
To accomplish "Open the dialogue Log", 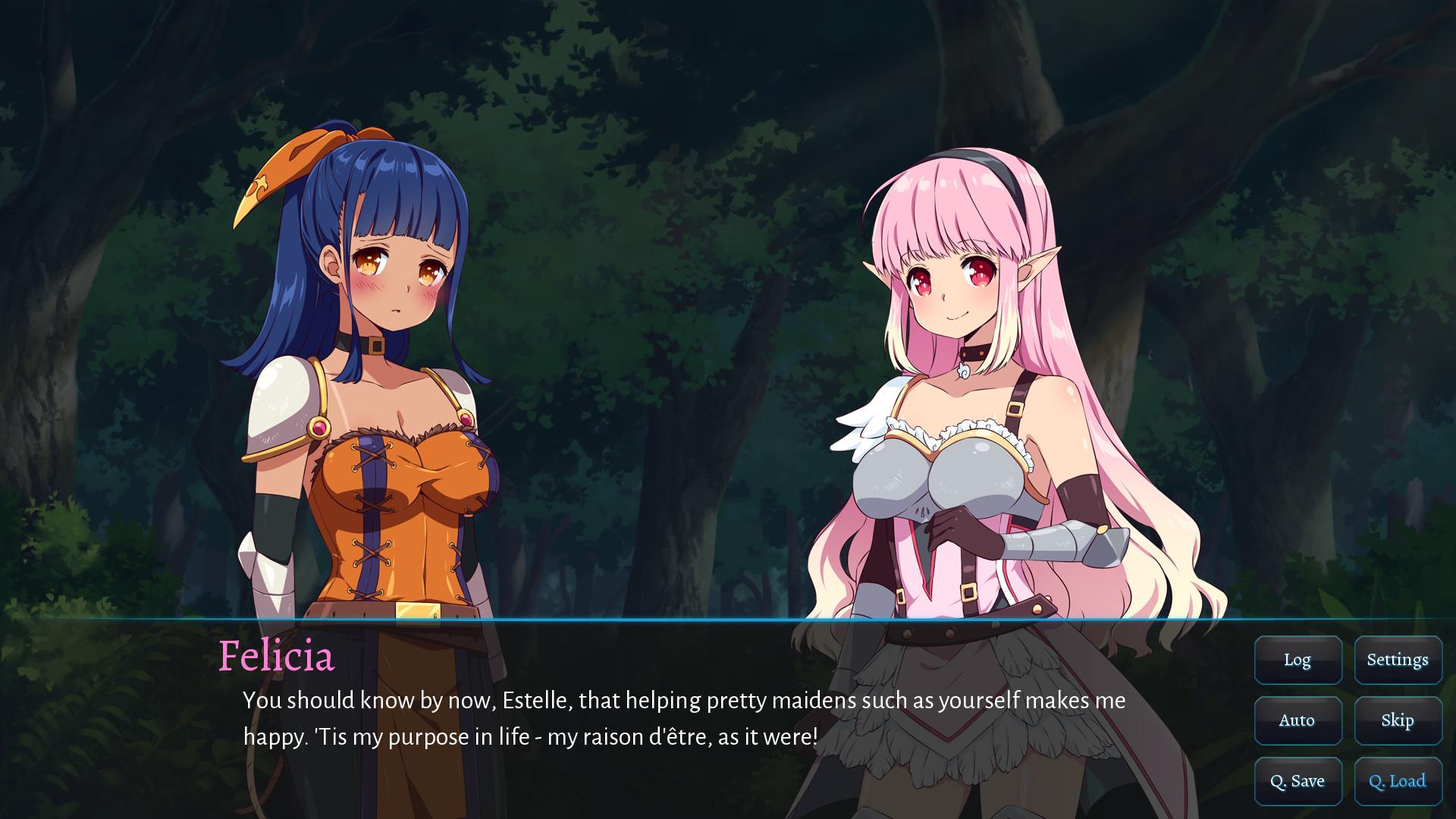I will point(1298,660).
